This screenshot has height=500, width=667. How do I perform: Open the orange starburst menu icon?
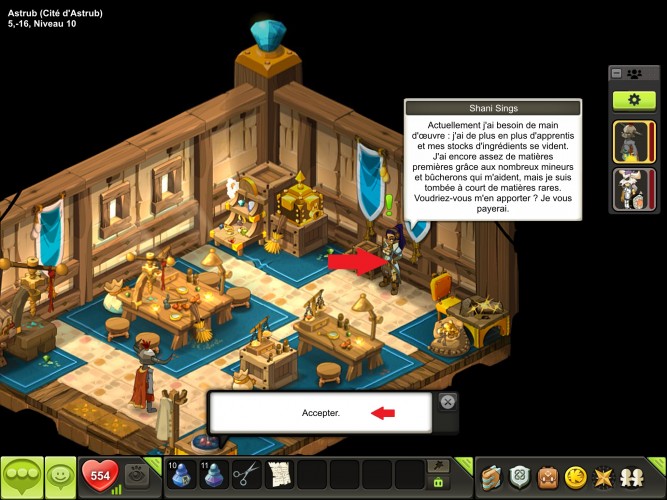pyautogui.click(x=603, y=476)
